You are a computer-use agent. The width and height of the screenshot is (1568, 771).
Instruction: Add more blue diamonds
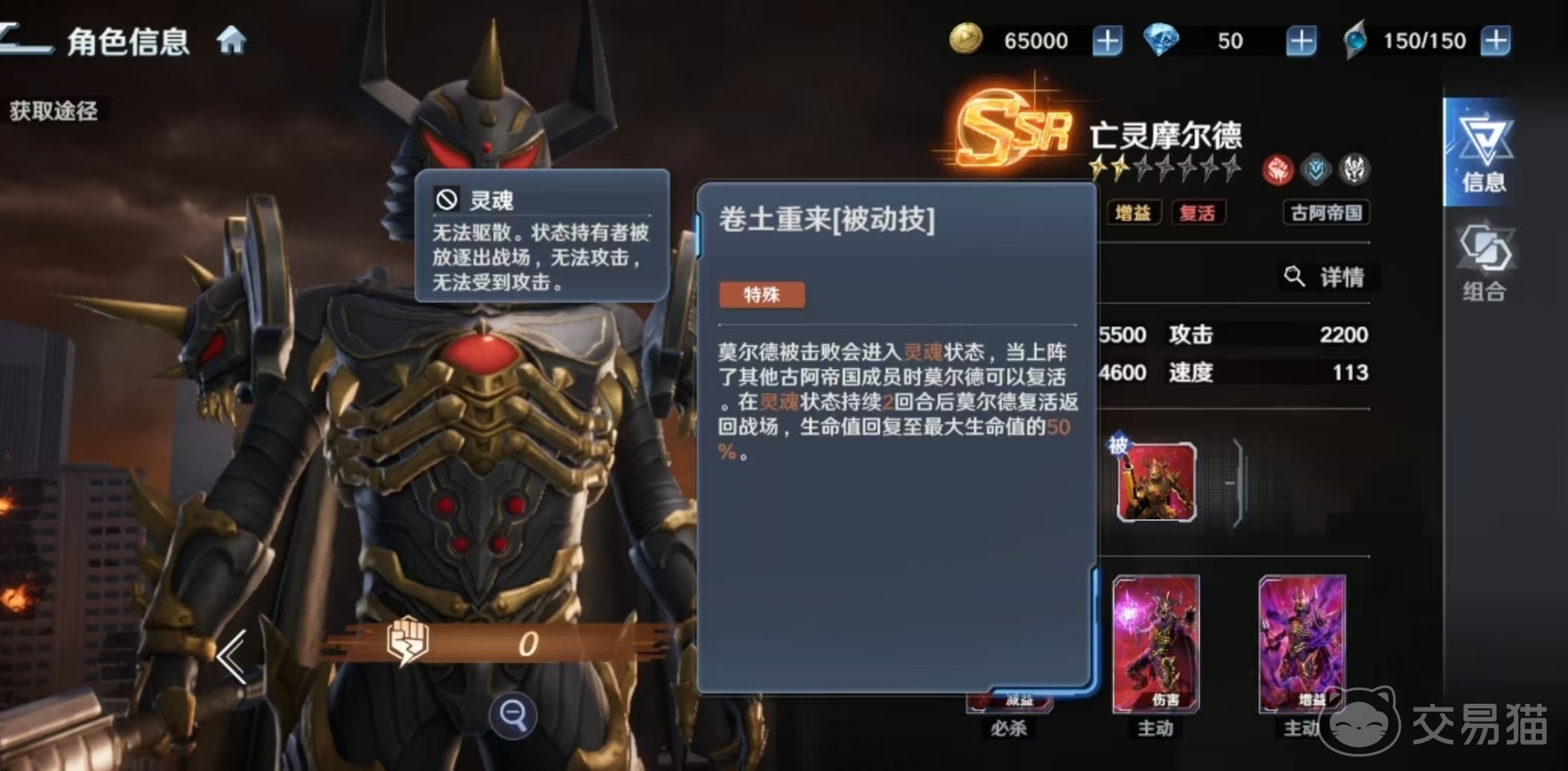pyautogui.click(x=1300, y=41)
